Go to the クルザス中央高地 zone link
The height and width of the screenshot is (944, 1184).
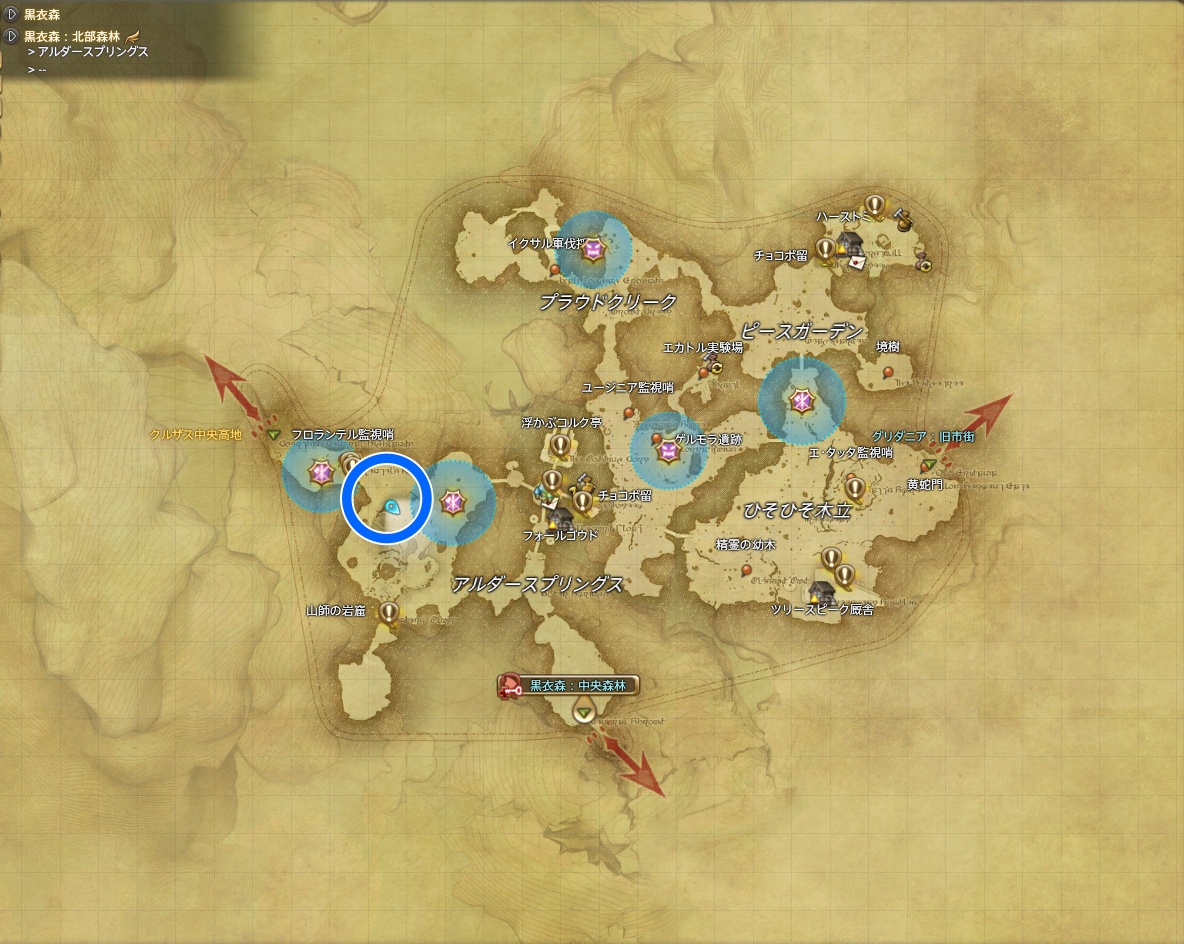pyautogui.click(x=195, y=435)
